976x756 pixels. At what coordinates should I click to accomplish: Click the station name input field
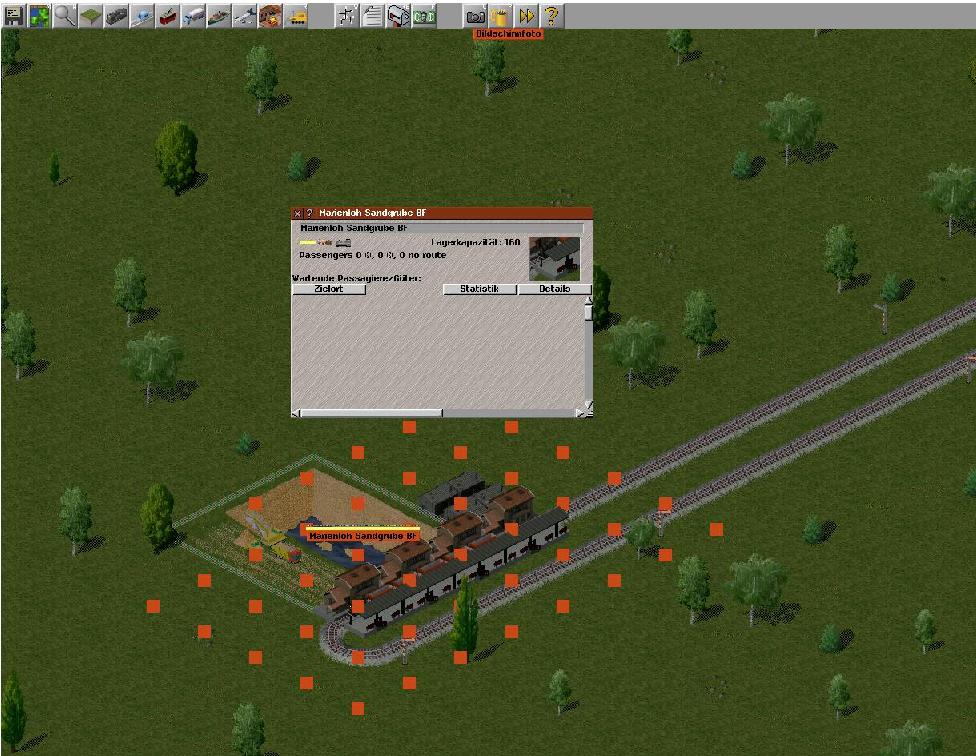tap(440, 228)
